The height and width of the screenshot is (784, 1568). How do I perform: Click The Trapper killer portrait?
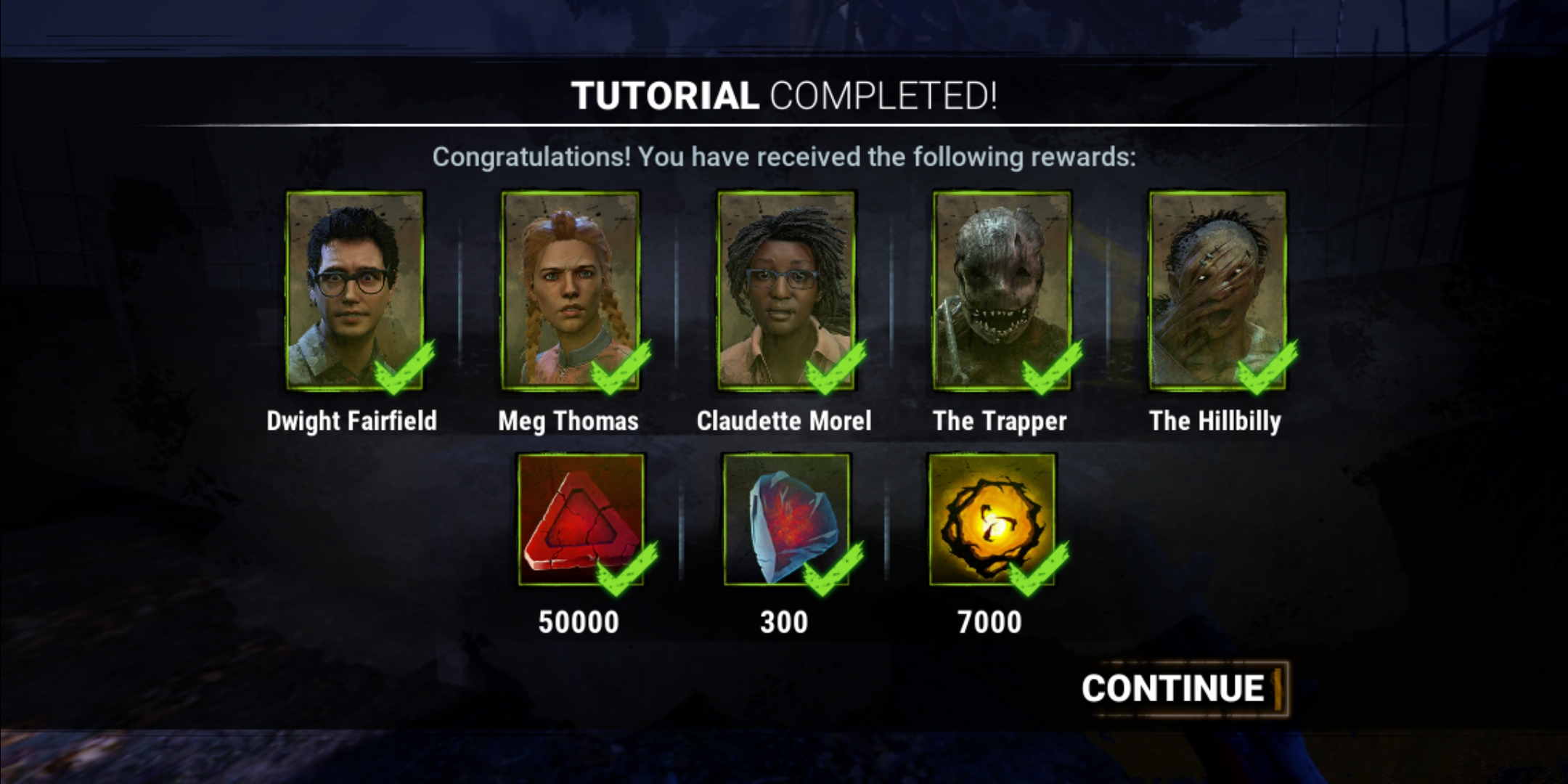pyautogui.click(x=1002, y=290)
